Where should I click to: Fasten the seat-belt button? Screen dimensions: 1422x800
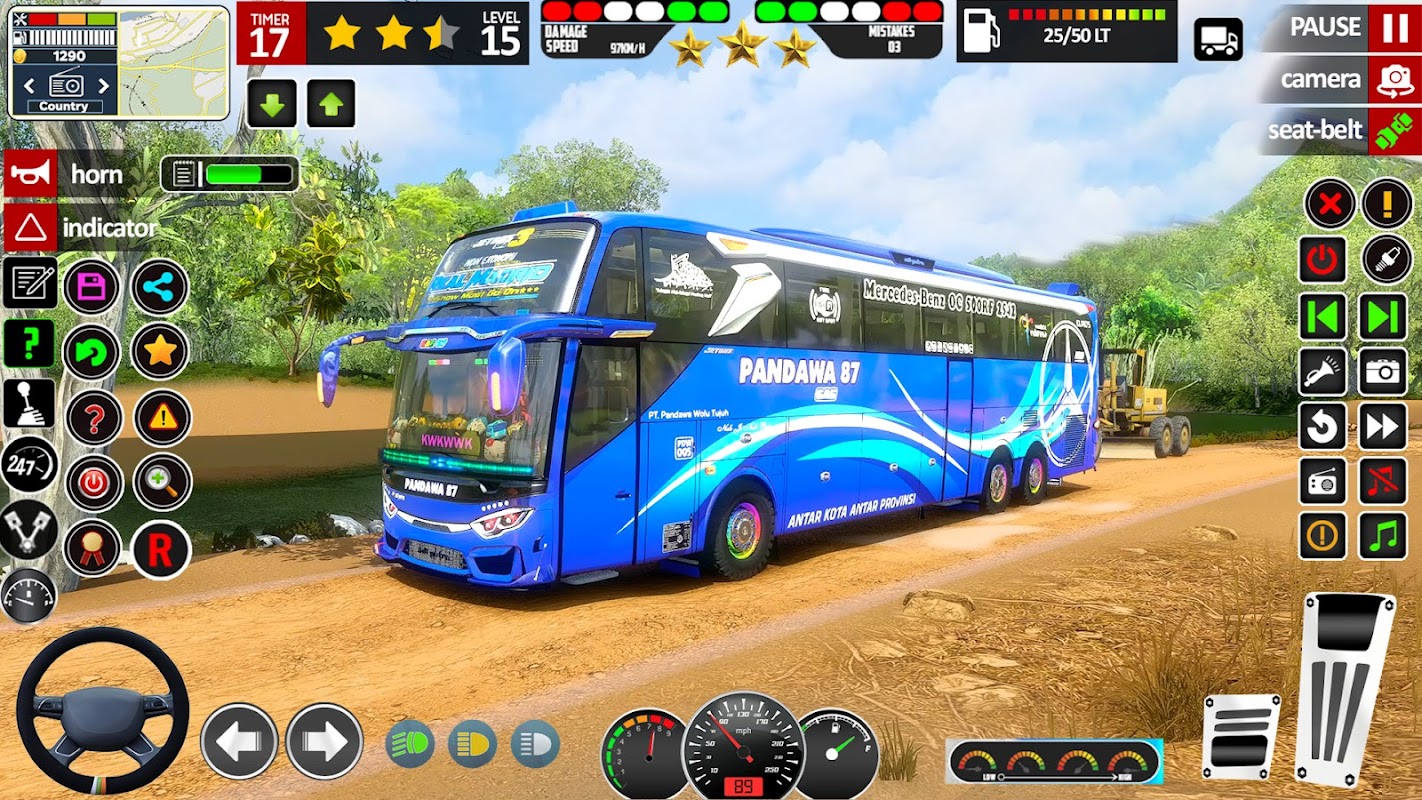pyautogui.click(x=1394, y=131)
